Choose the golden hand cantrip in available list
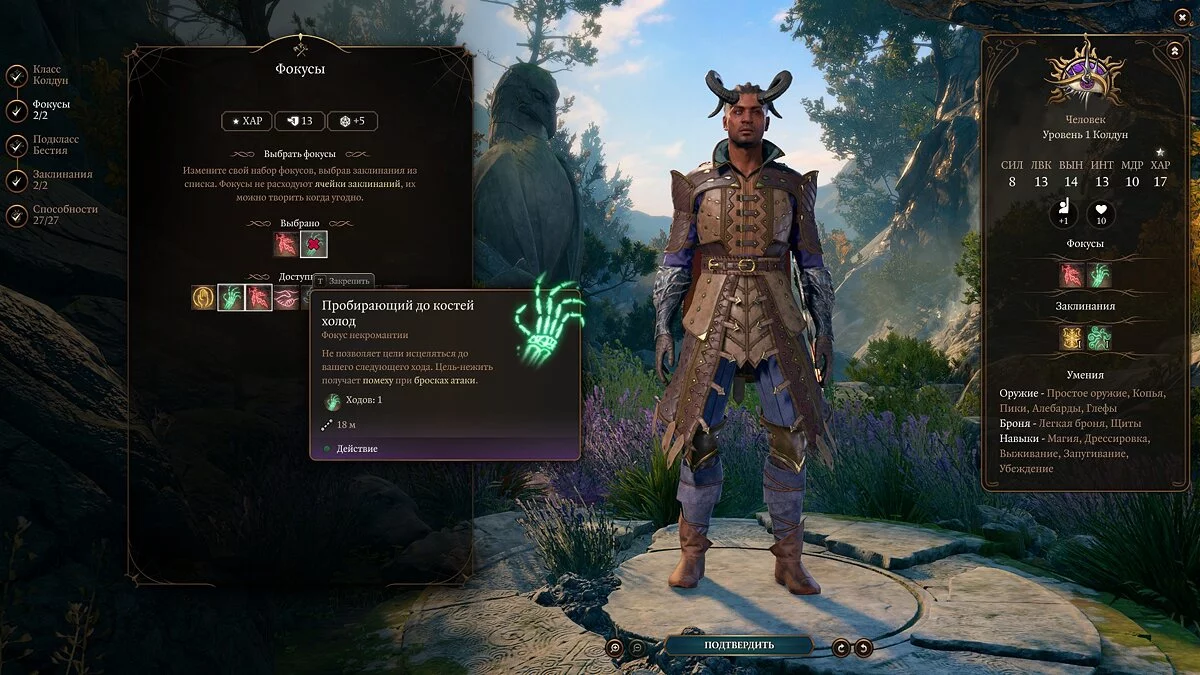The width and height of the screenshot is (1200, 675). click(x=203, y=297)
